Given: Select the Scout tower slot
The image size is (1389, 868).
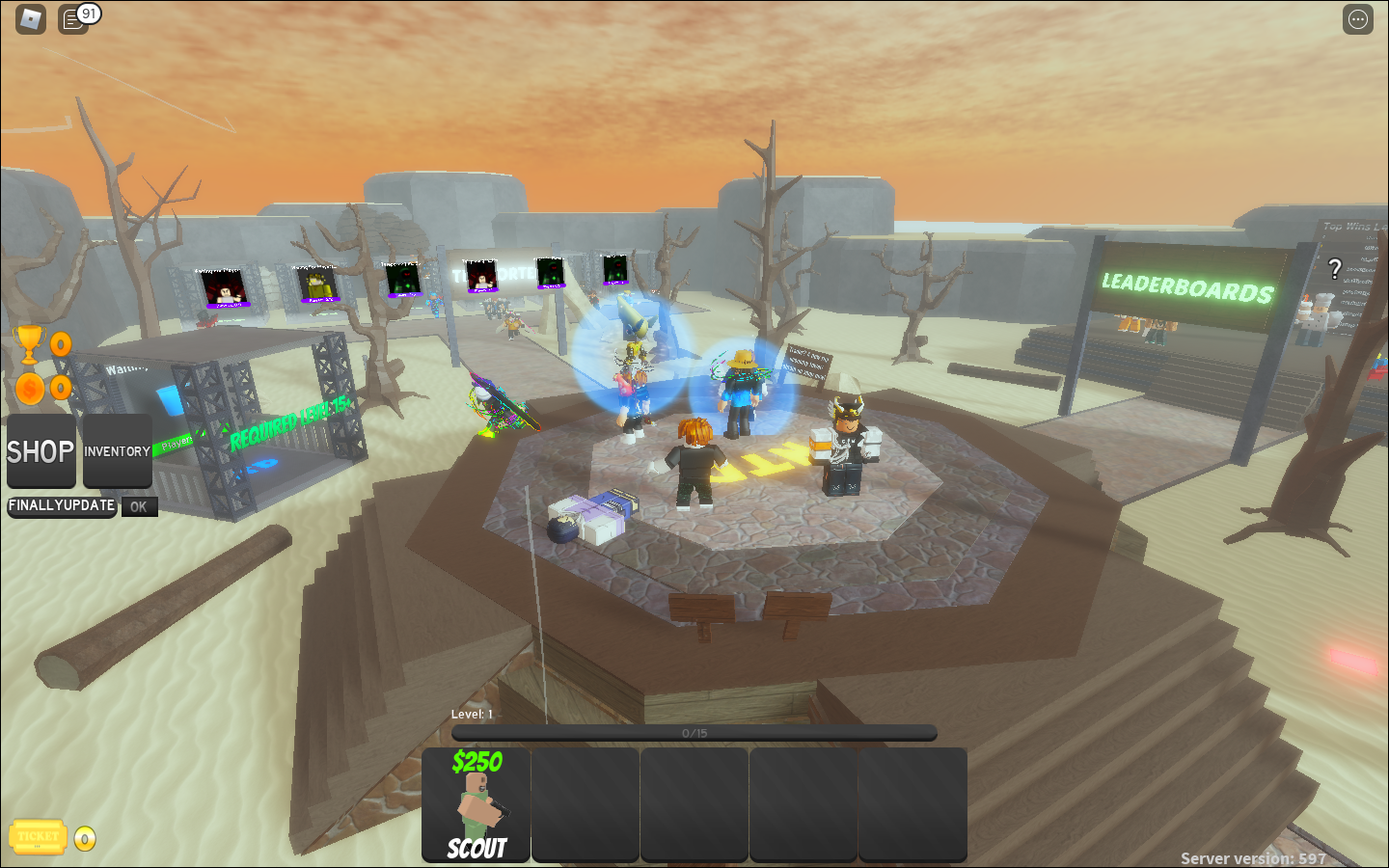Looking at the screenshot, I should click(x=477, y=804).
